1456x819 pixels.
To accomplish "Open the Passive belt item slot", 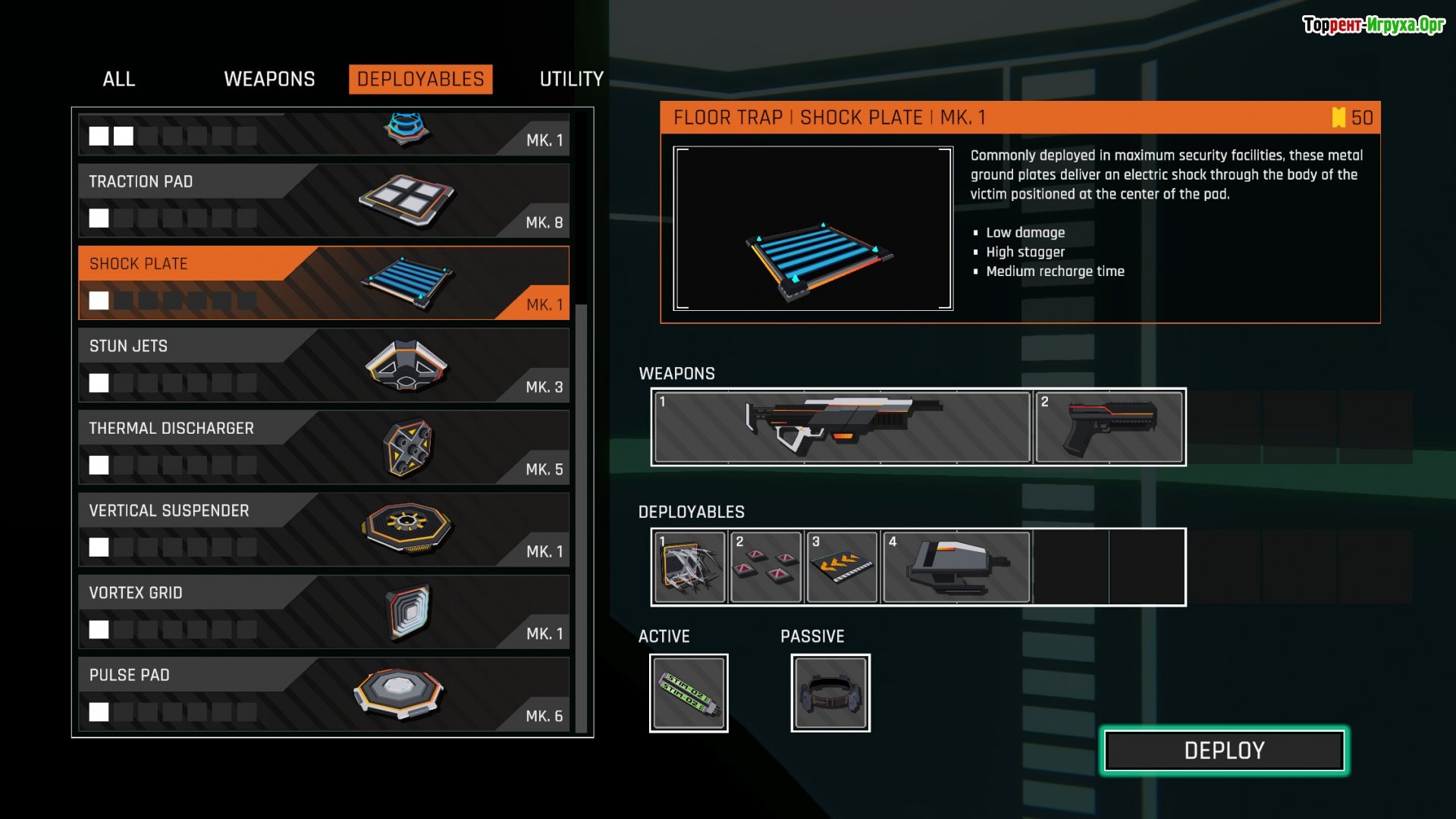I will 830,693.
